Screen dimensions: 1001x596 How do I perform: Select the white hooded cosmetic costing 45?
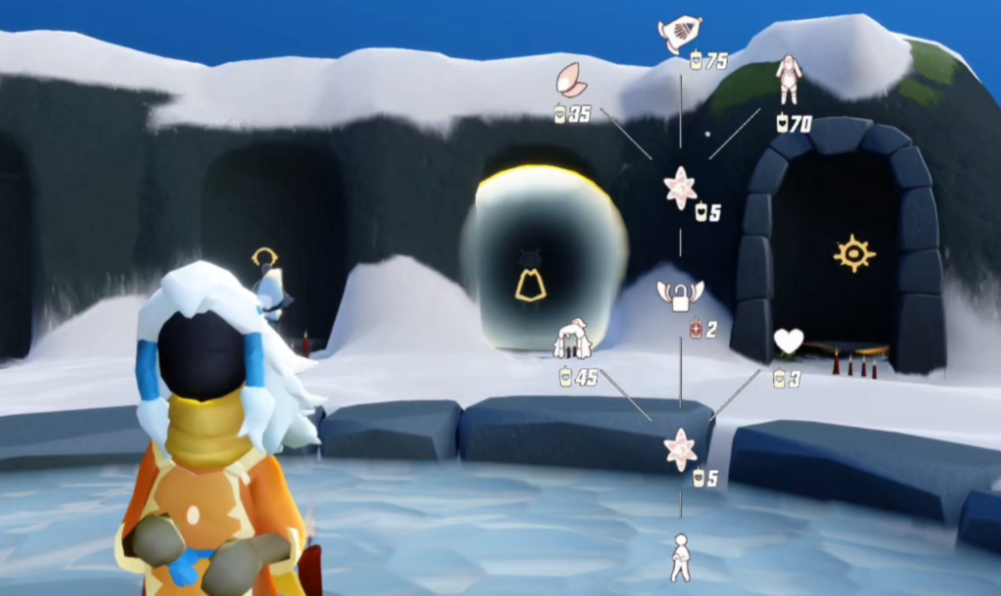tap(574, 340)
